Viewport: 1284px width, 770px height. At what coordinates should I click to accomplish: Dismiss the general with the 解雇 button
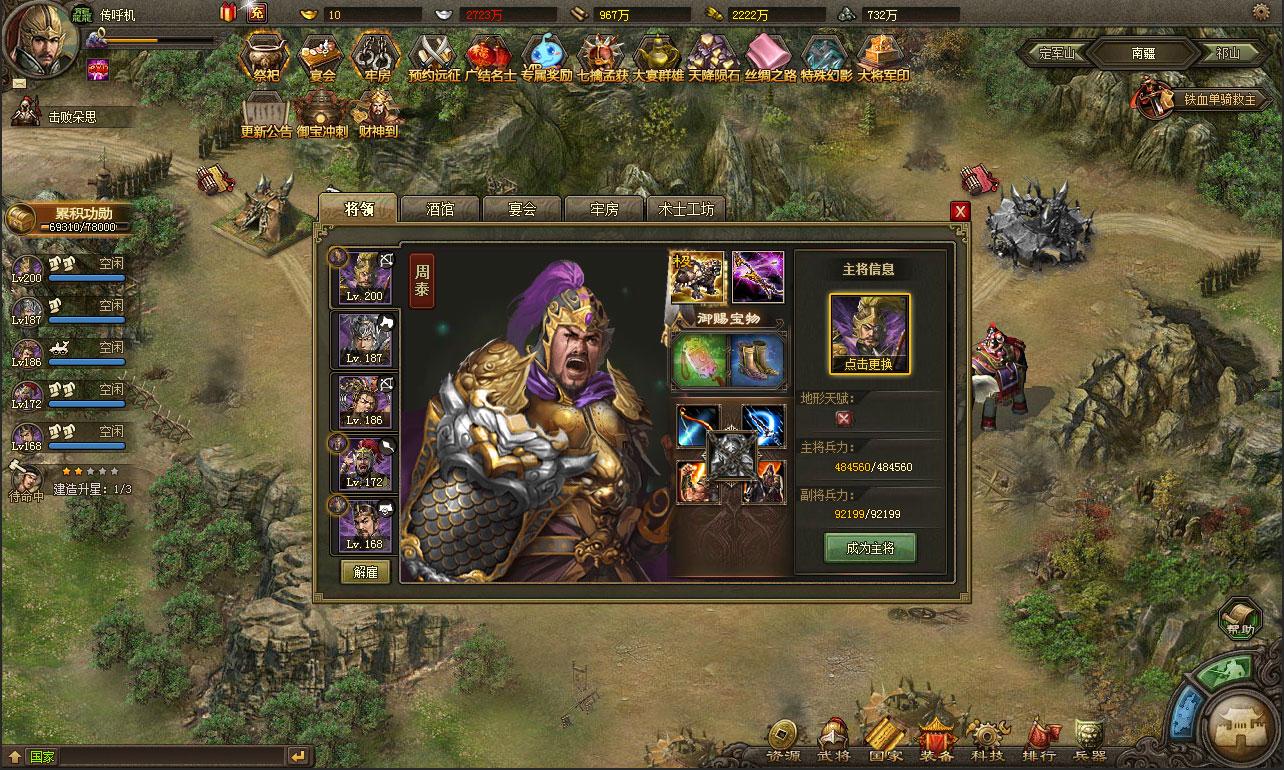pyautogui.click(x=365, y=572)
